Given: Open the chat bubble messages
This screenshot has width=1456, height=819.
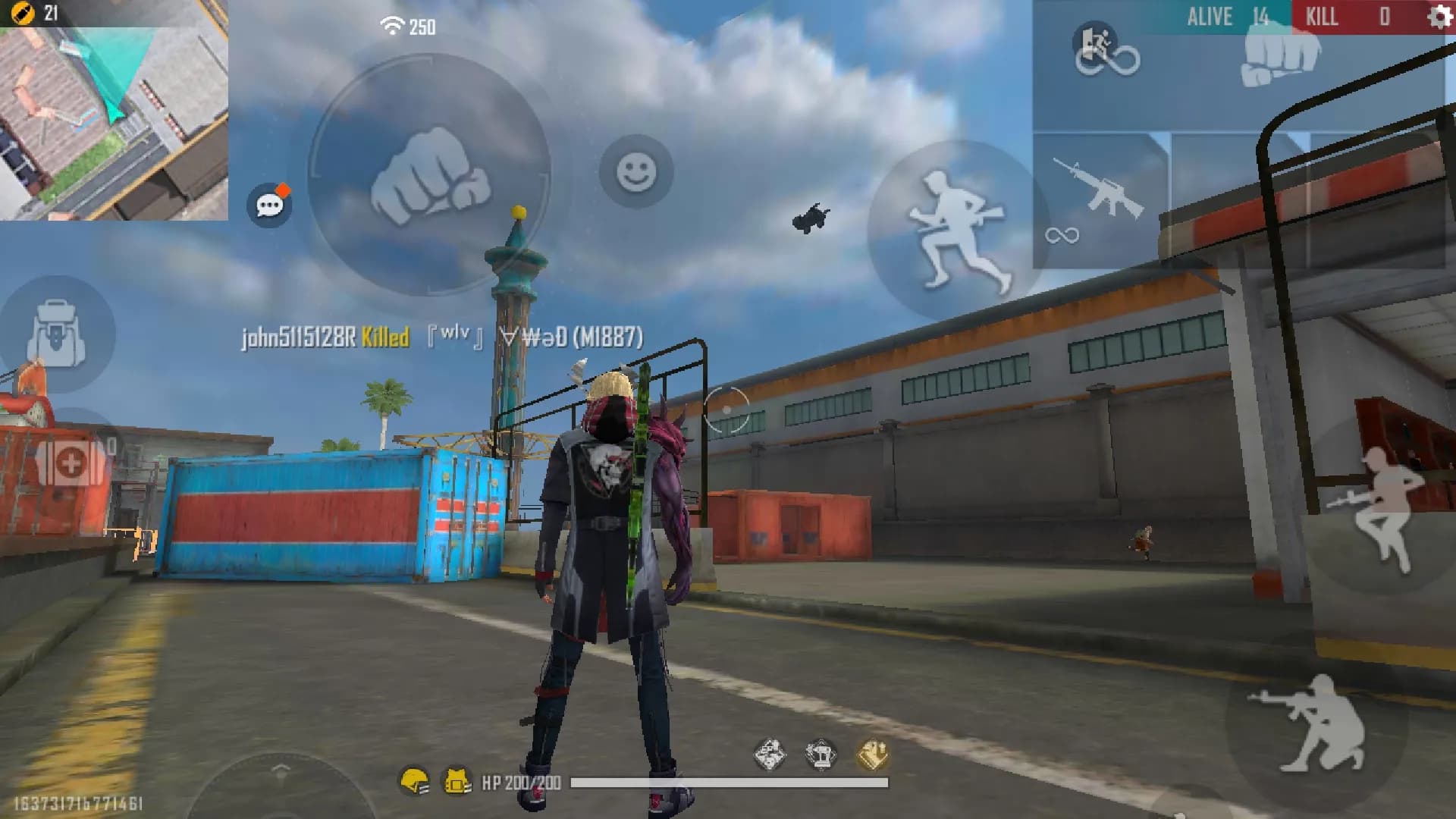Looking at the screenshot, I should click(x=269, y=205).
